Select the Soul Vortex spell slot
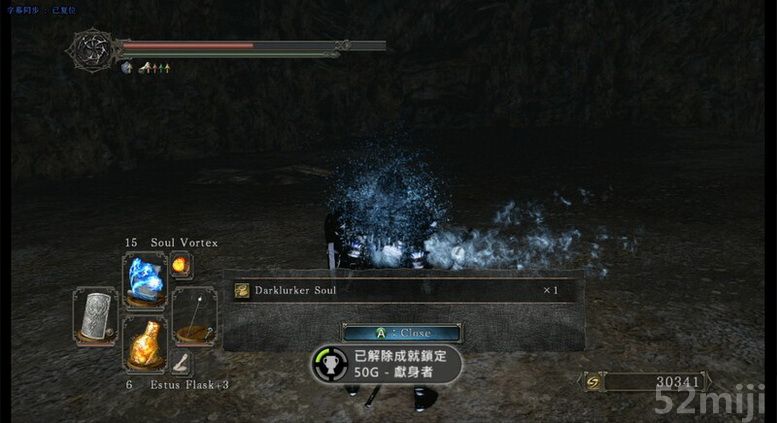The image size is (777, 423). coord(143,278)
